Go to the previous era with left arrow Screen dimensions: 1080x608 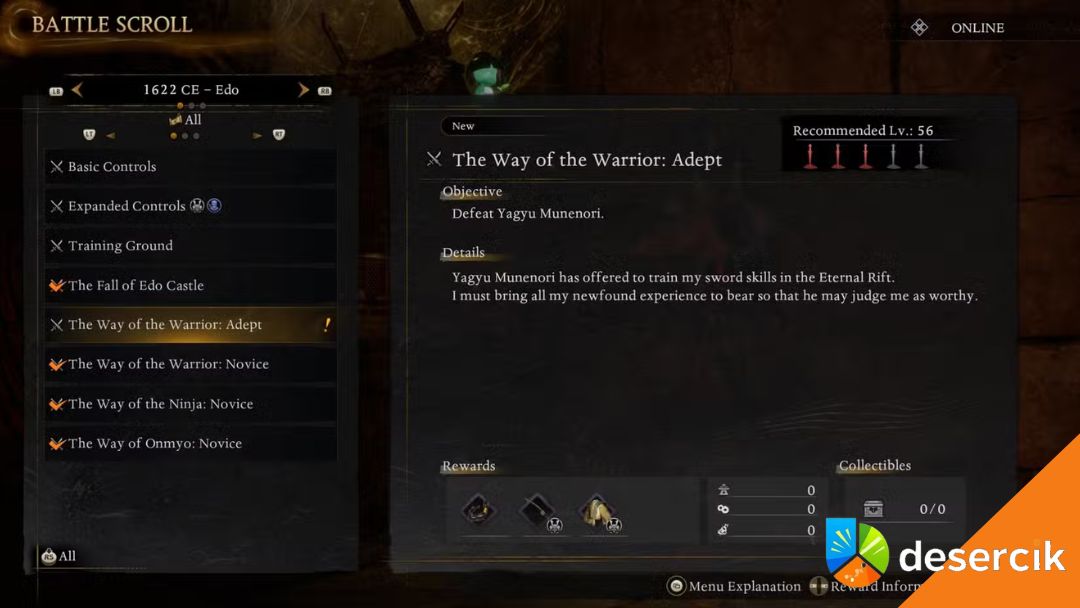click(77, 90)
